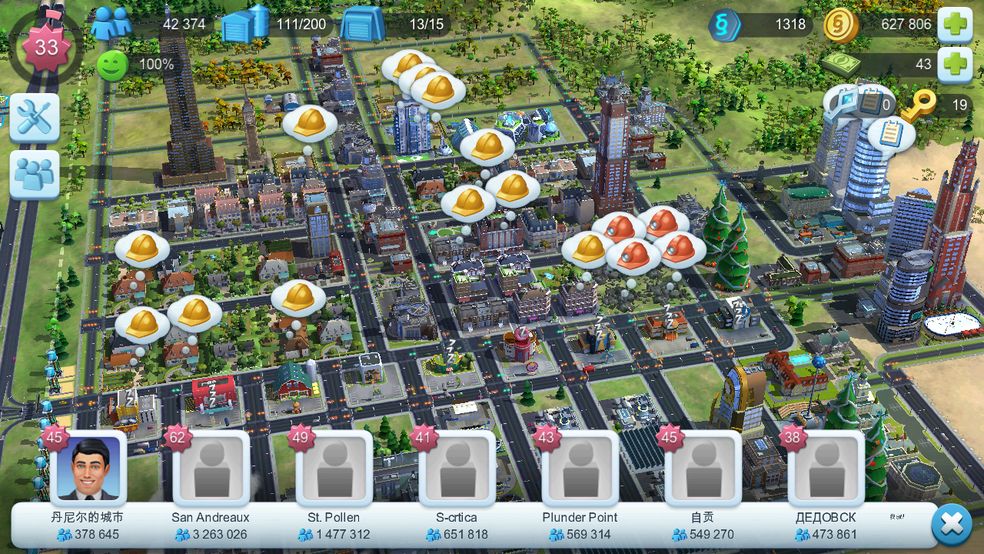Visit S-crtica city
The image size is (984, 554).
point(457,469)
